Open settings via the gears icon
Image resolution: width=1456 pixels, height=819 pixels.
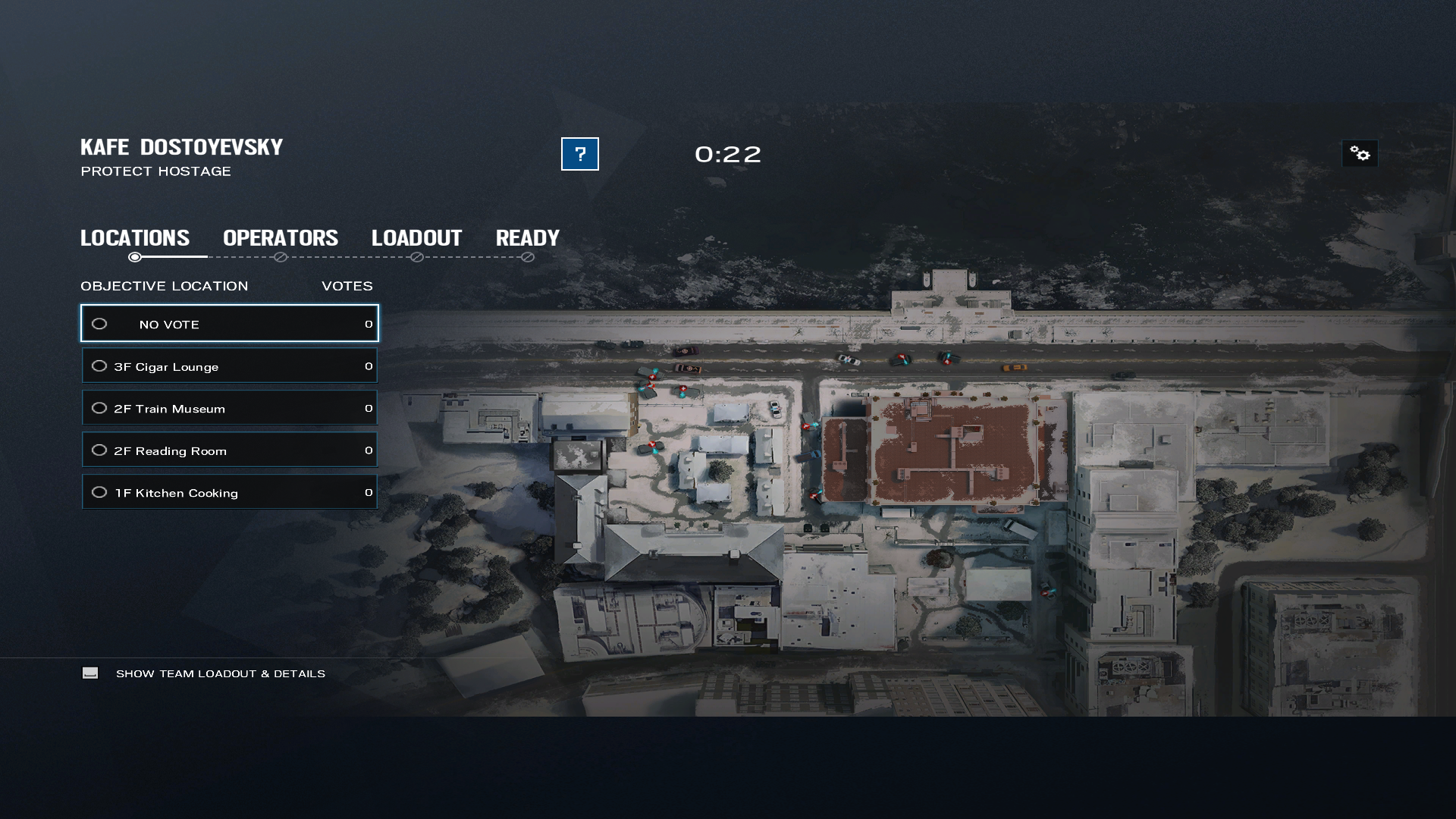[1360, 154]
